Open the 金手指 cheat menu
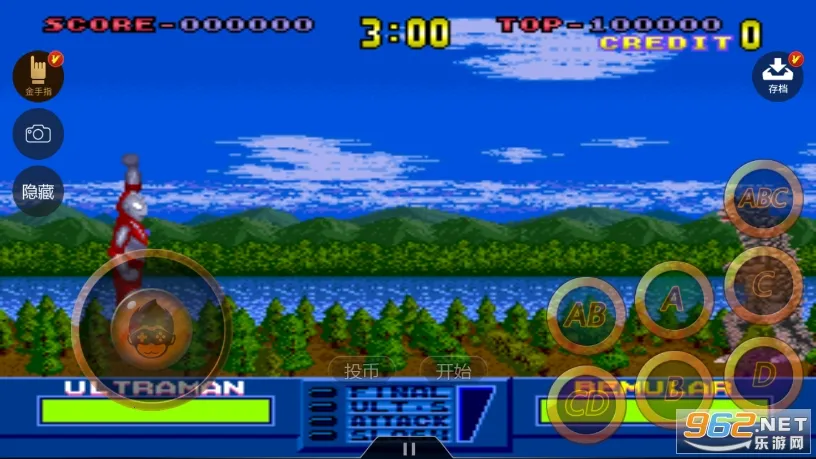The height and width of the screenshot is (459, 816). [38, 76]
